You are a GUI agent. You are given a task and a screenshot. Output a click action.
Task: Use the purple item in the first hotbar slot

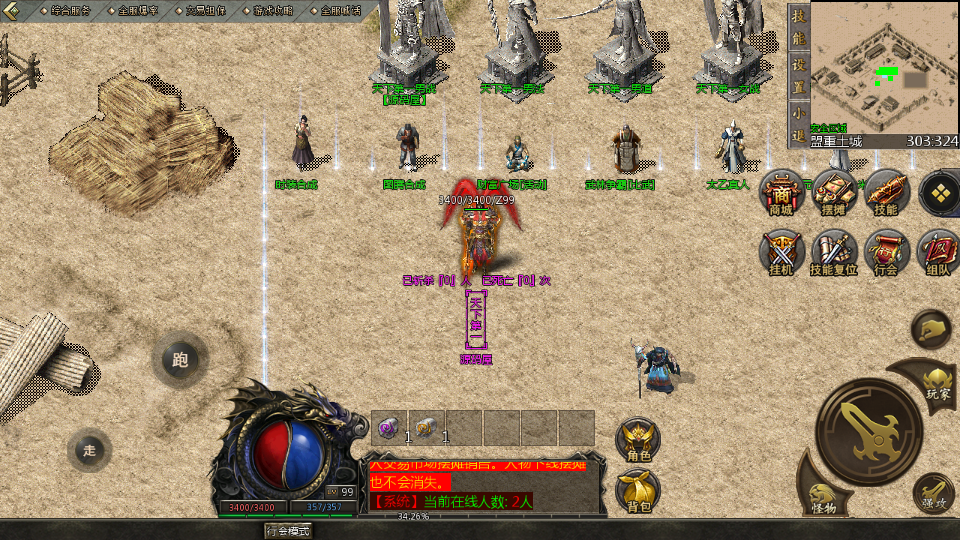(388, 428)
